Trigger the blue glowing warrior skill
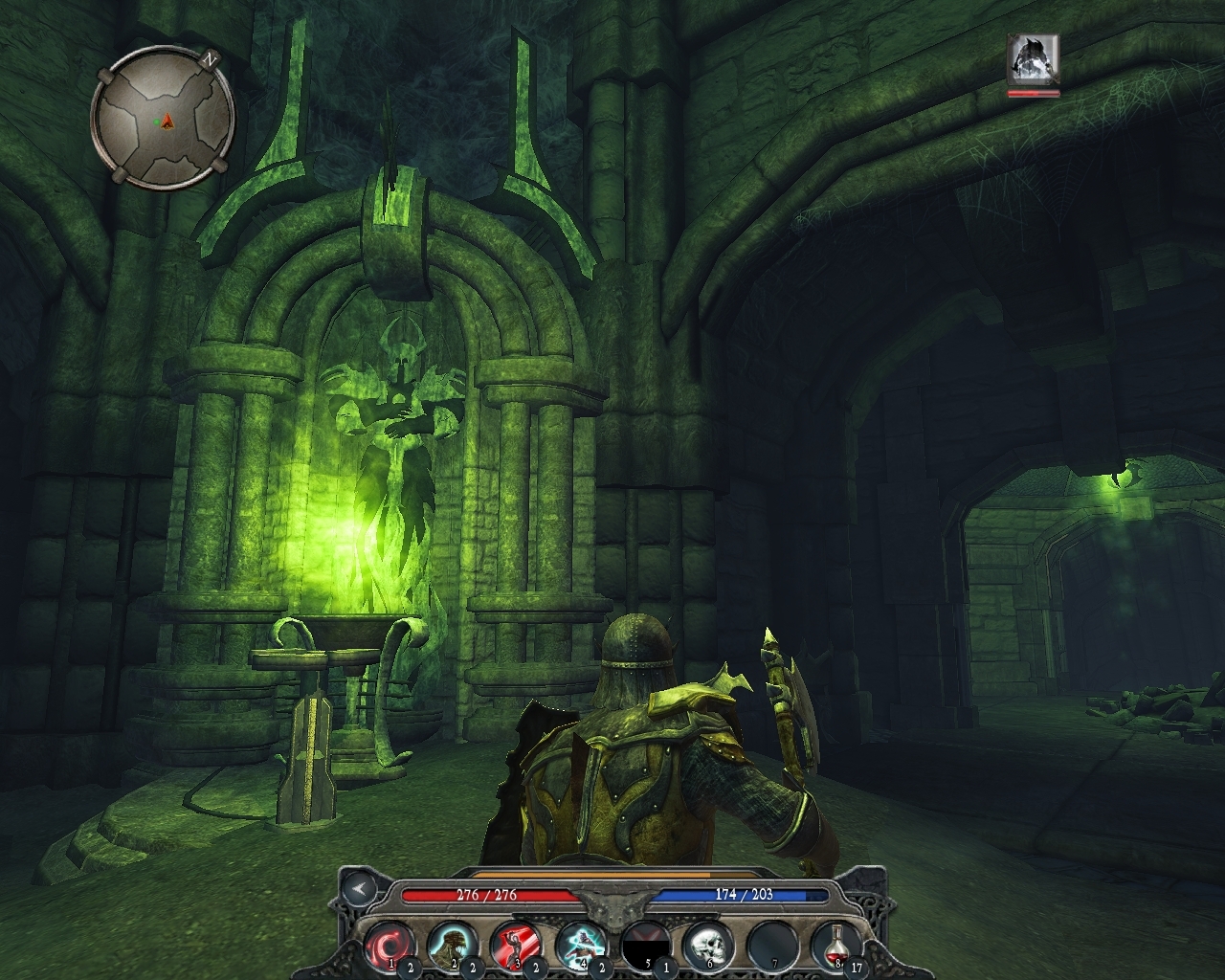1225x980 pixels. coord(580,945)
